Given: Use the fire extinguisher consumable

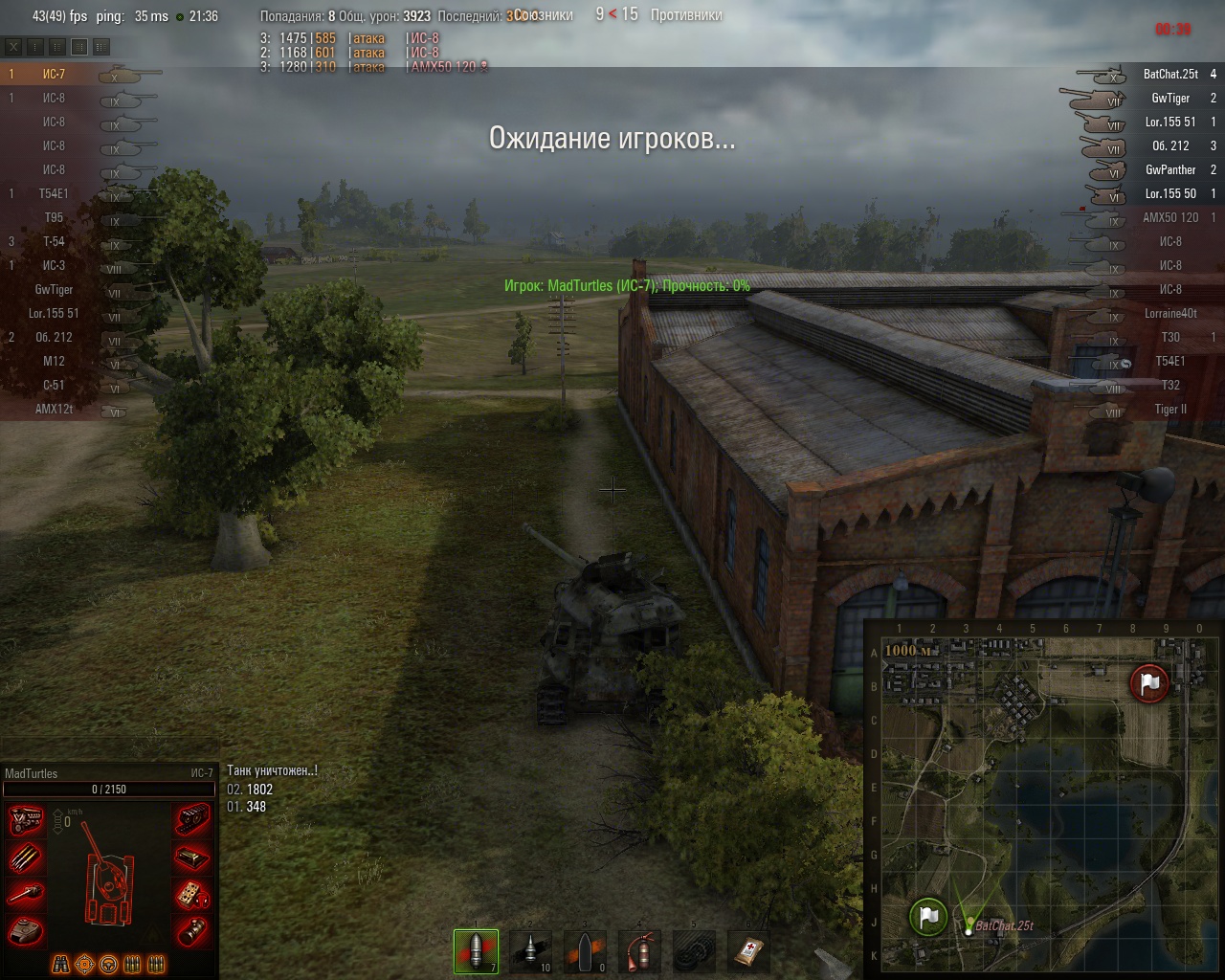Looking at the screenshot, I should coord(639,950).
